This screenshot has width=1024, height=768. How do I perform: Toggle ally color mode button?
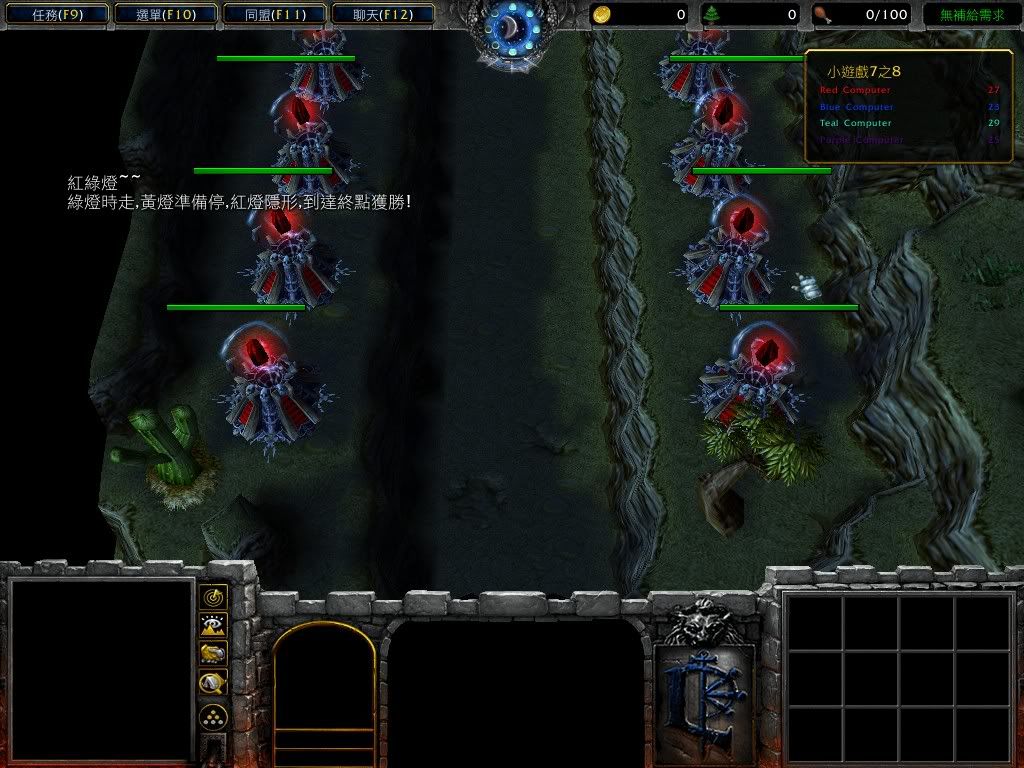[x=213, y=654]
